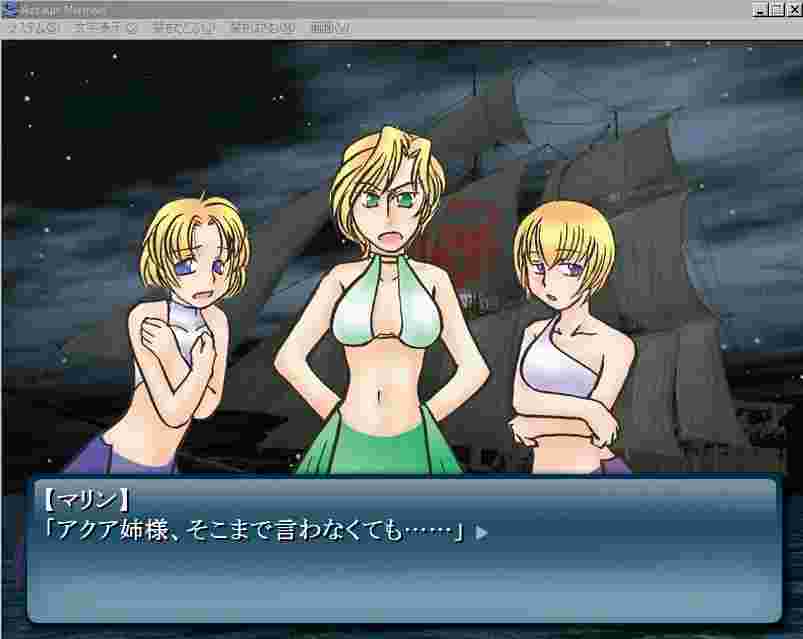Maximize the game window
The height and width of the screenshot is (639, 803).
[776, 9]
